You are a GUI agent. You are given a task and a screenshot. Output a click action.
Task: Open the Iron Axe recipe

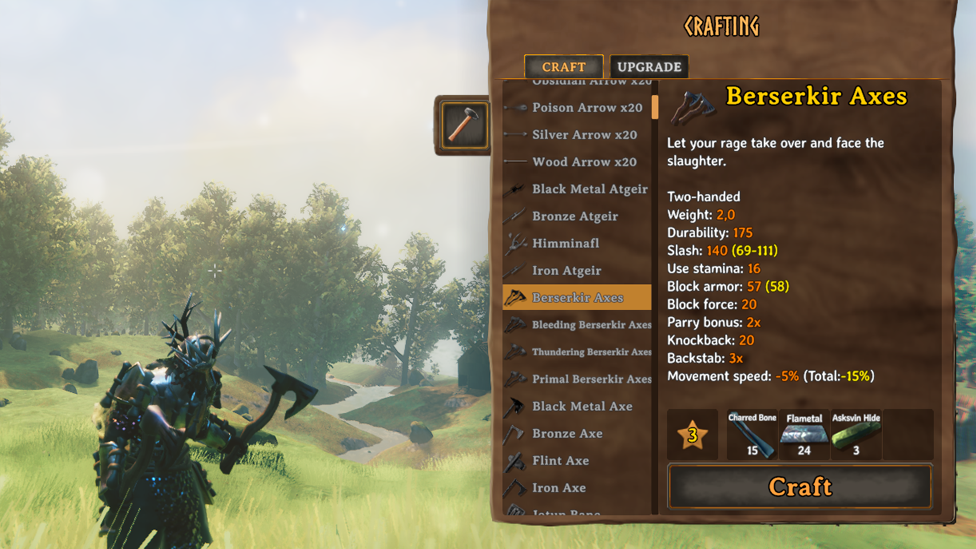(x=558, y=487)
